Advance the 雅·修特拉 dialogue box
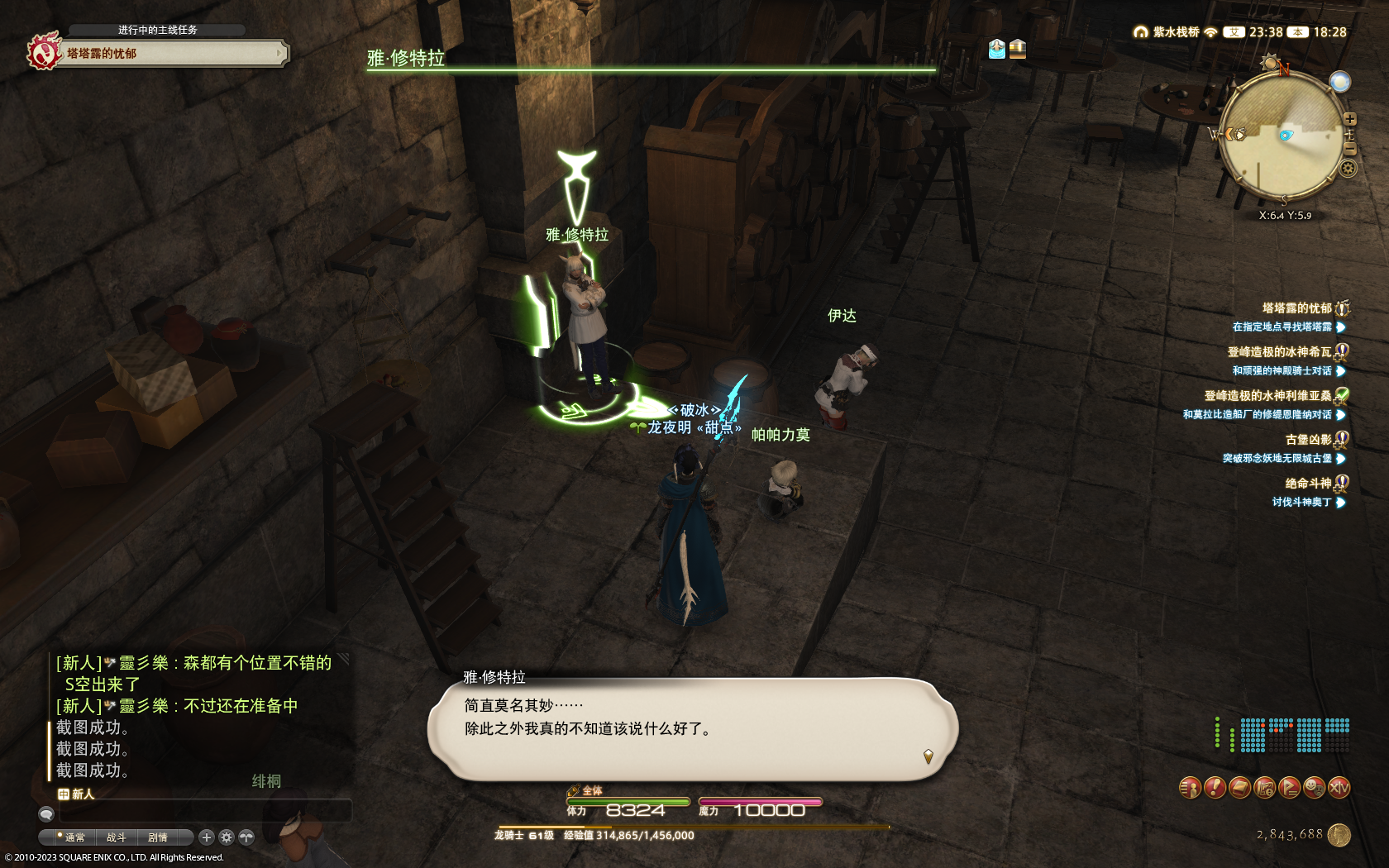The height and width of the screenshot is (868, 1389). (693, 728)
